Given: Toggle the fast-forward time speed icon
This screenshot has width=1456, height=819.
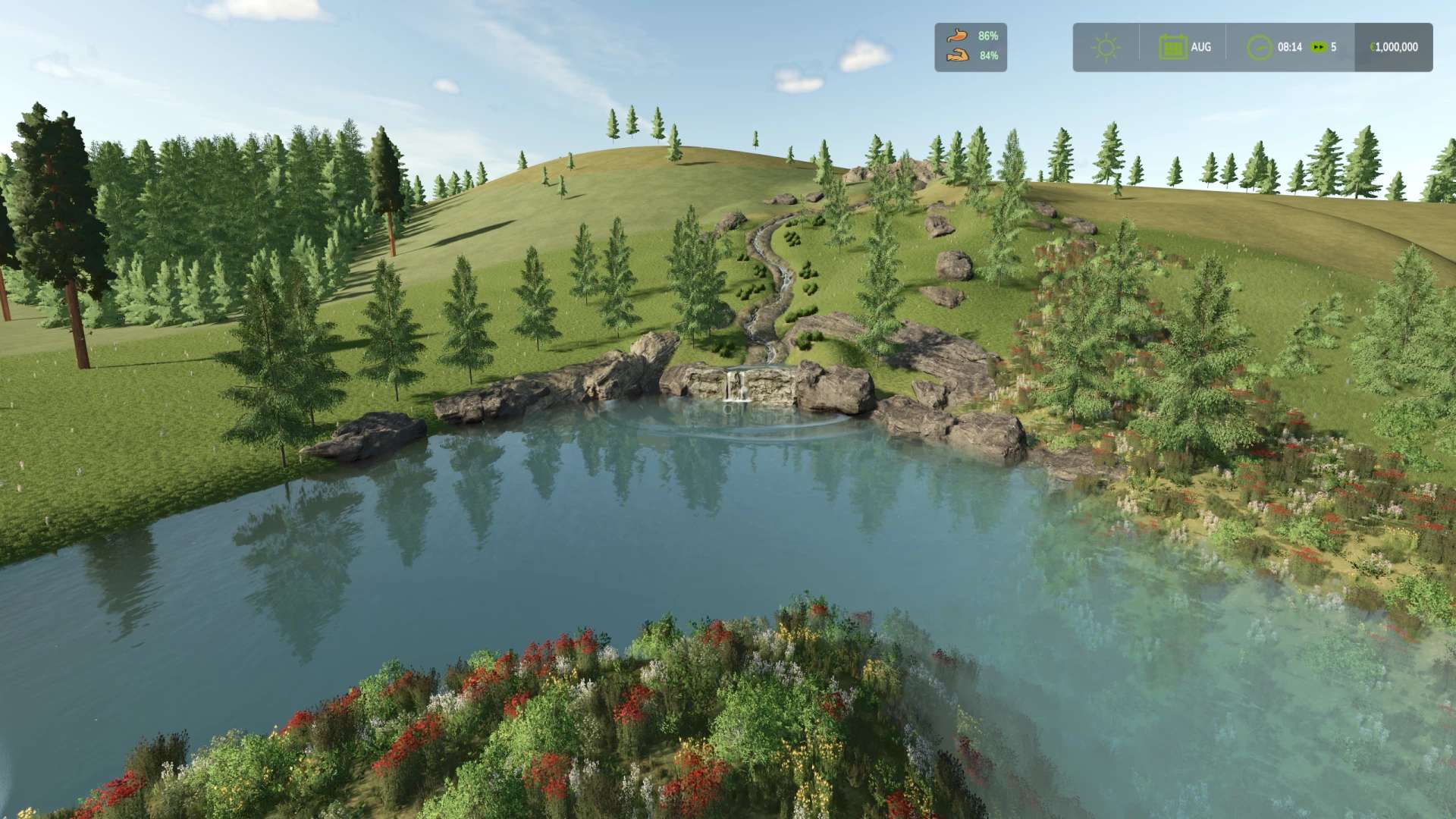Looking at the screenshot, I should 1319,47.
